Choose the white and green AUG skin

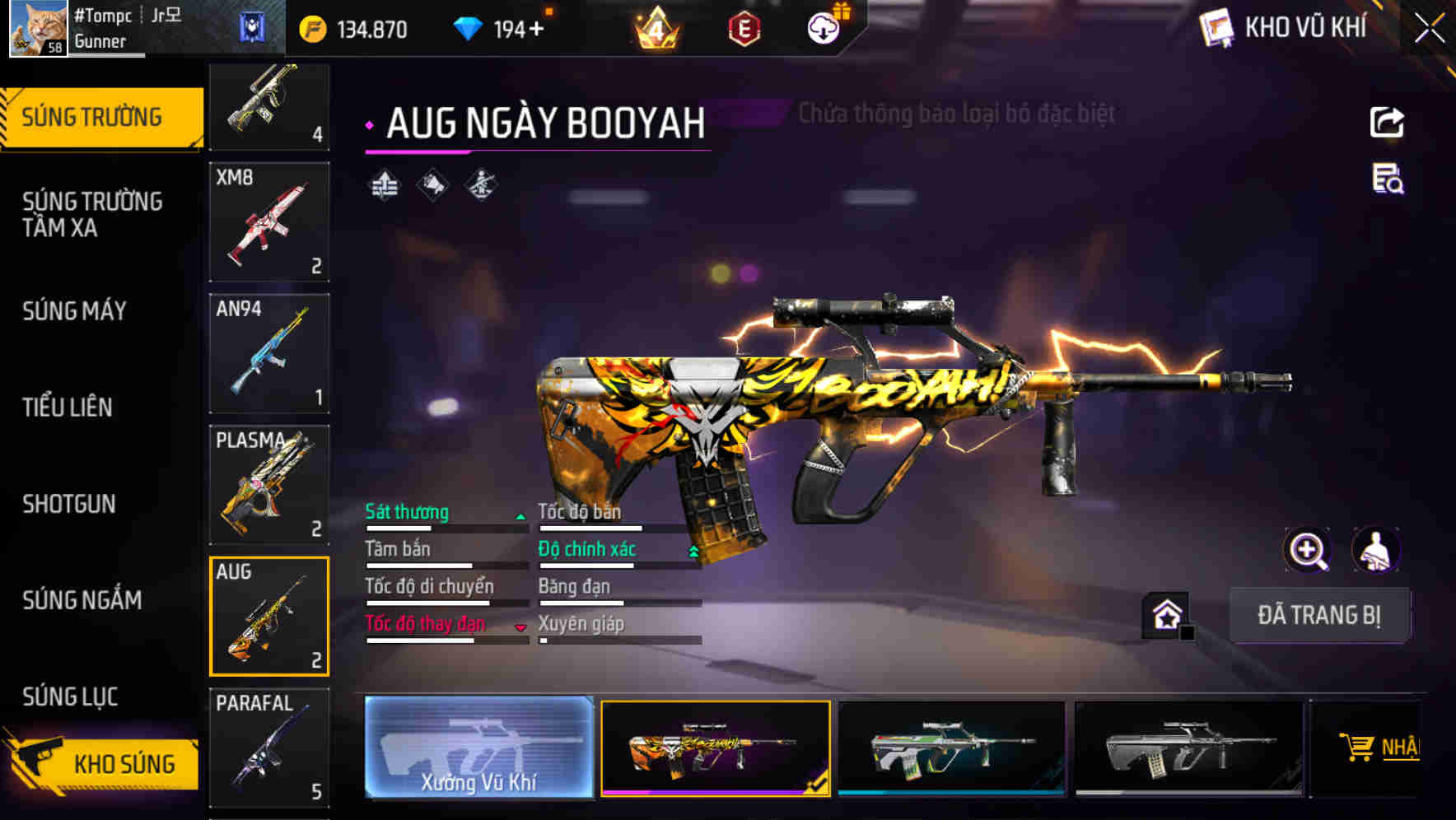pyautogui.click(x=951, y=748)
